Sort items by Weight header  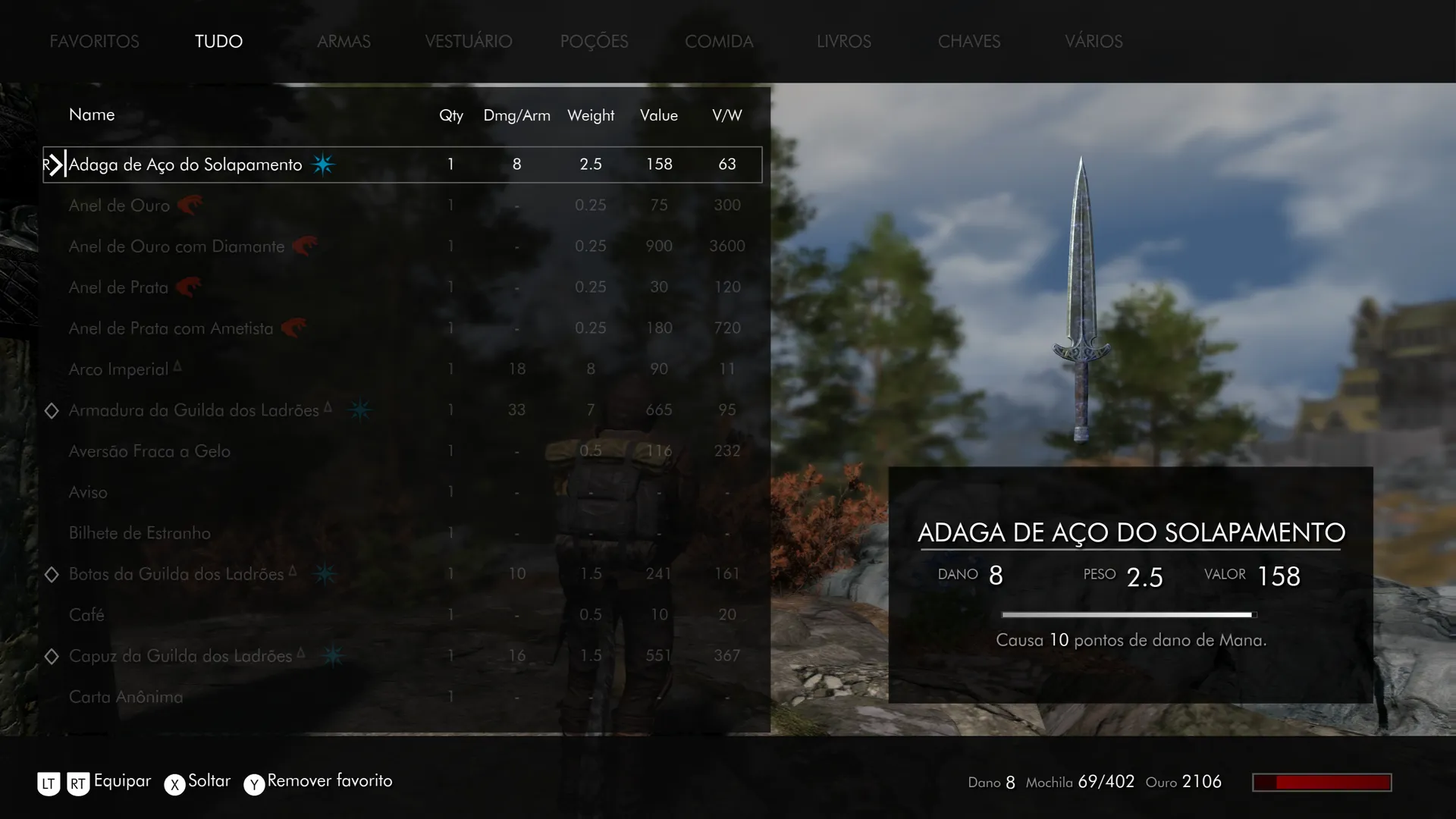pos(590,115)
